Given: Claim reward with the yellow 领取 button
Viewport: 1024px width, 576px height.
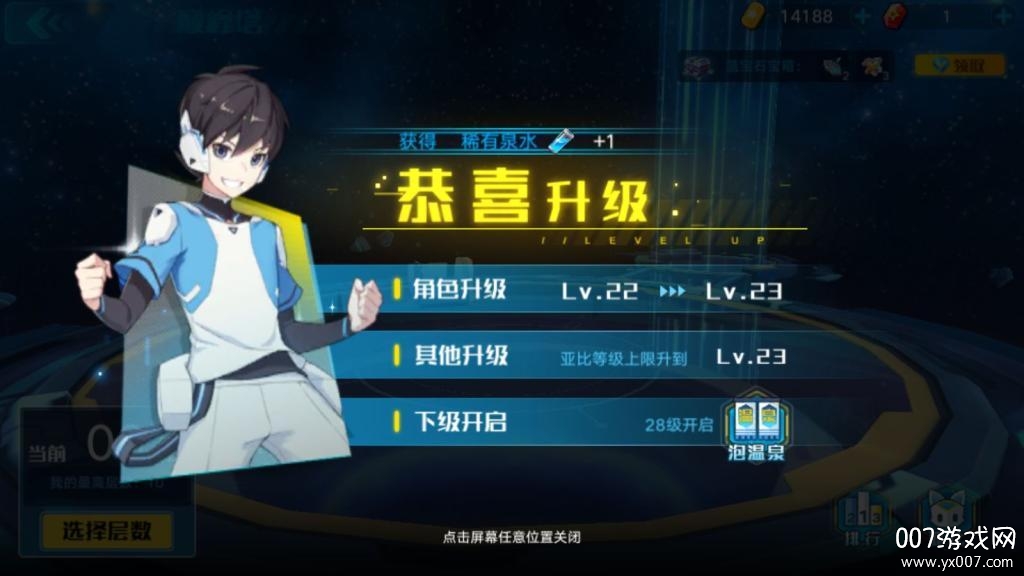Looking at the screenshot, I should click(945, 66).
